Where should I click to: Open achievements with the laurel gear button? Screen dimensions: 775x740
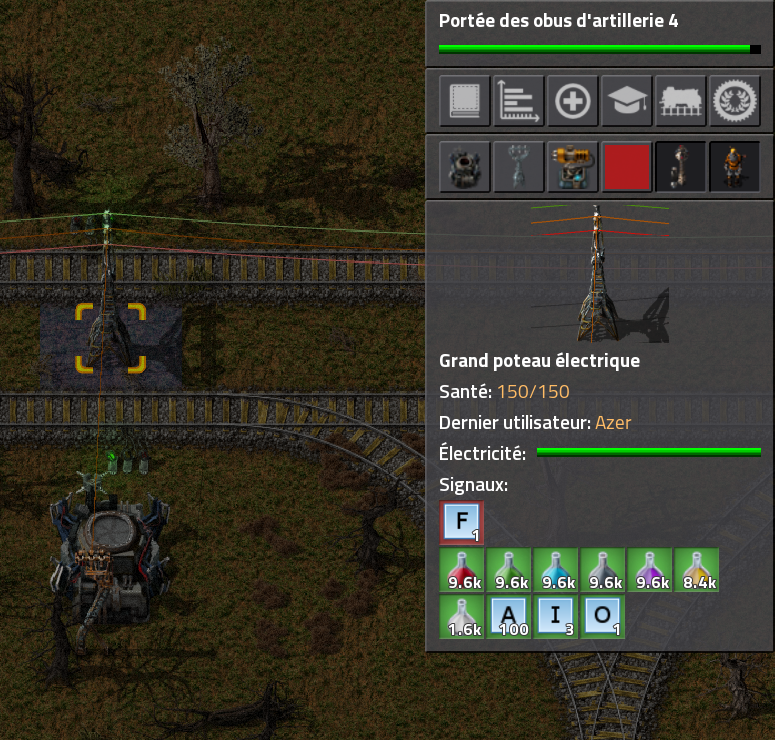[x=735, y=101]
